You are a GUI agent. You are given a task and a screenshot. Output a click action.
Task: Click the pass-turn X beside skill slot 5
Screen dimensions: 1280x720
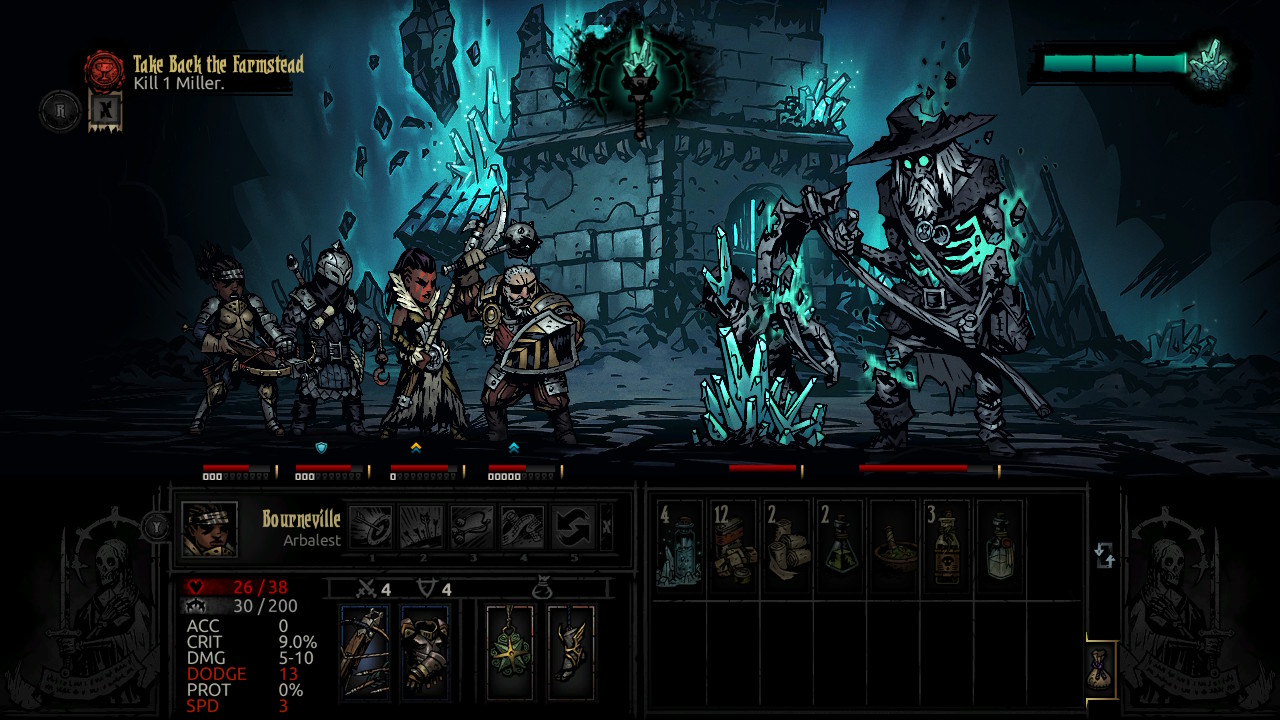coord(606,526)
